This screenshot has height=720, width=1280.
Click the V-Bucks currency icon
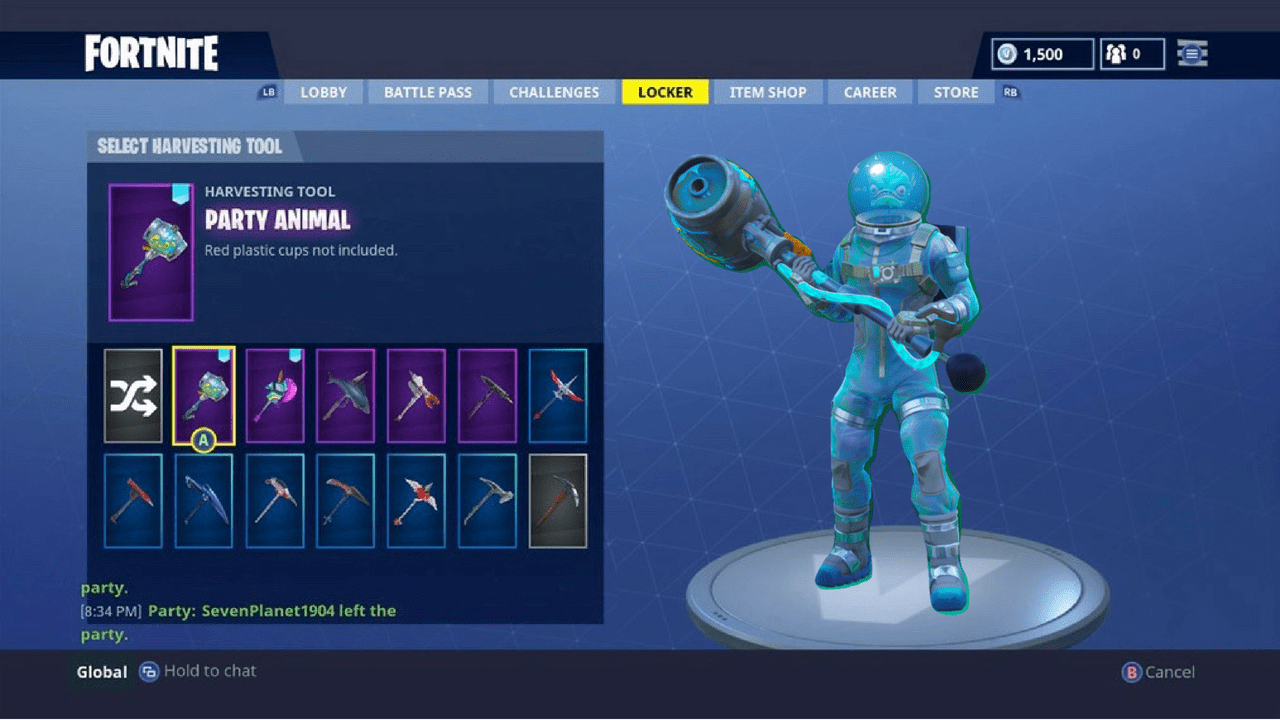tap(1004, 54)
